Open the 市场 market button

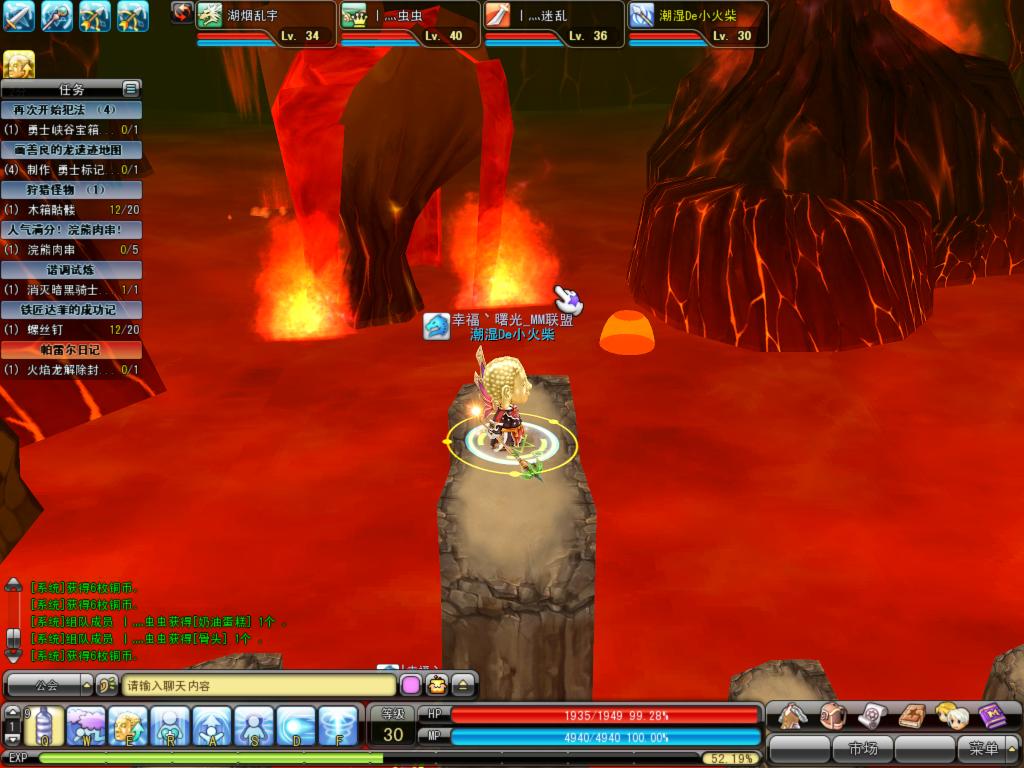click(862, 748)
